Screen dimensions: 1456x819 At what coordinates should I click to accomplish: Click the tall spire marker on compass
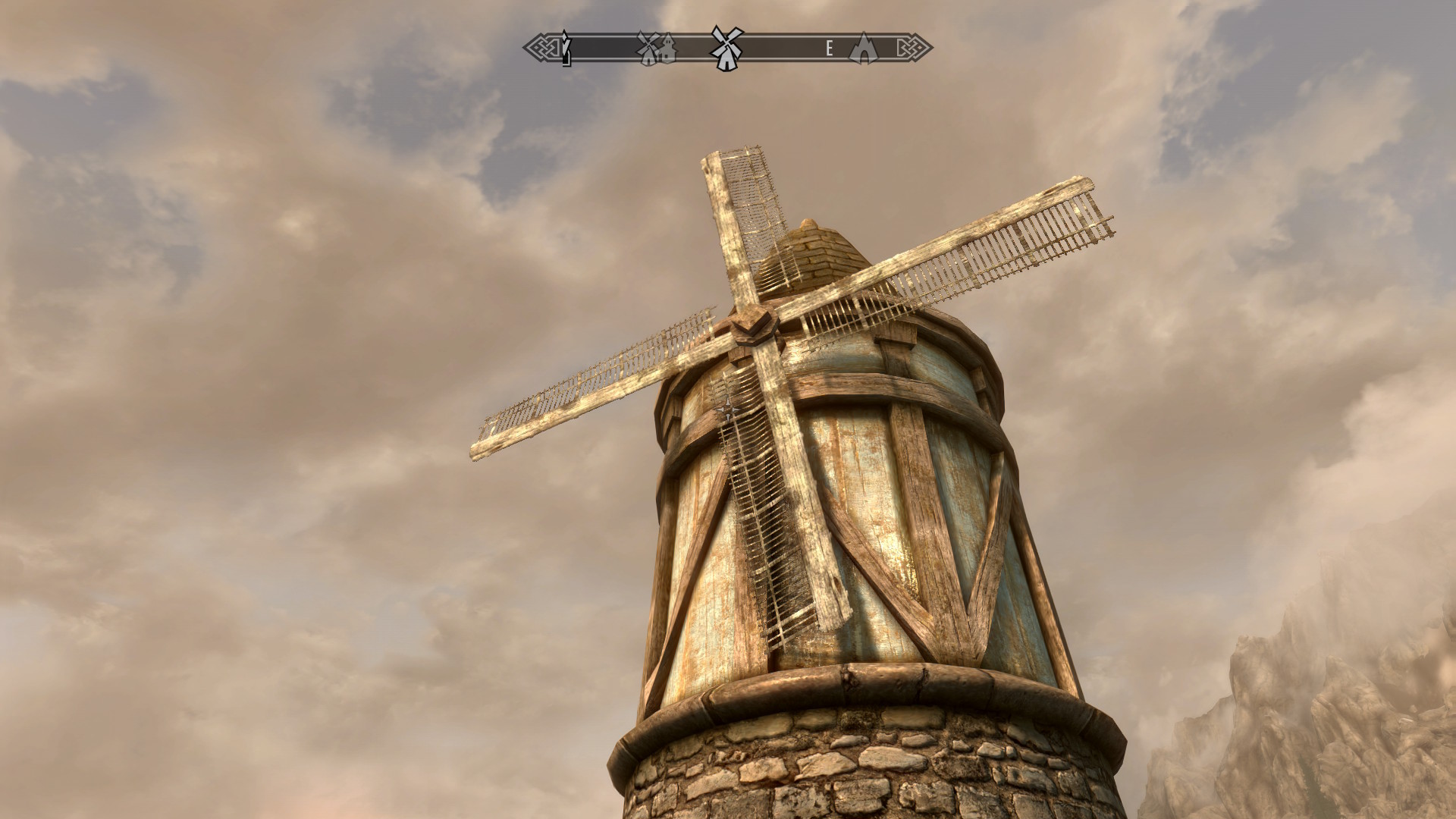(566, 49)
